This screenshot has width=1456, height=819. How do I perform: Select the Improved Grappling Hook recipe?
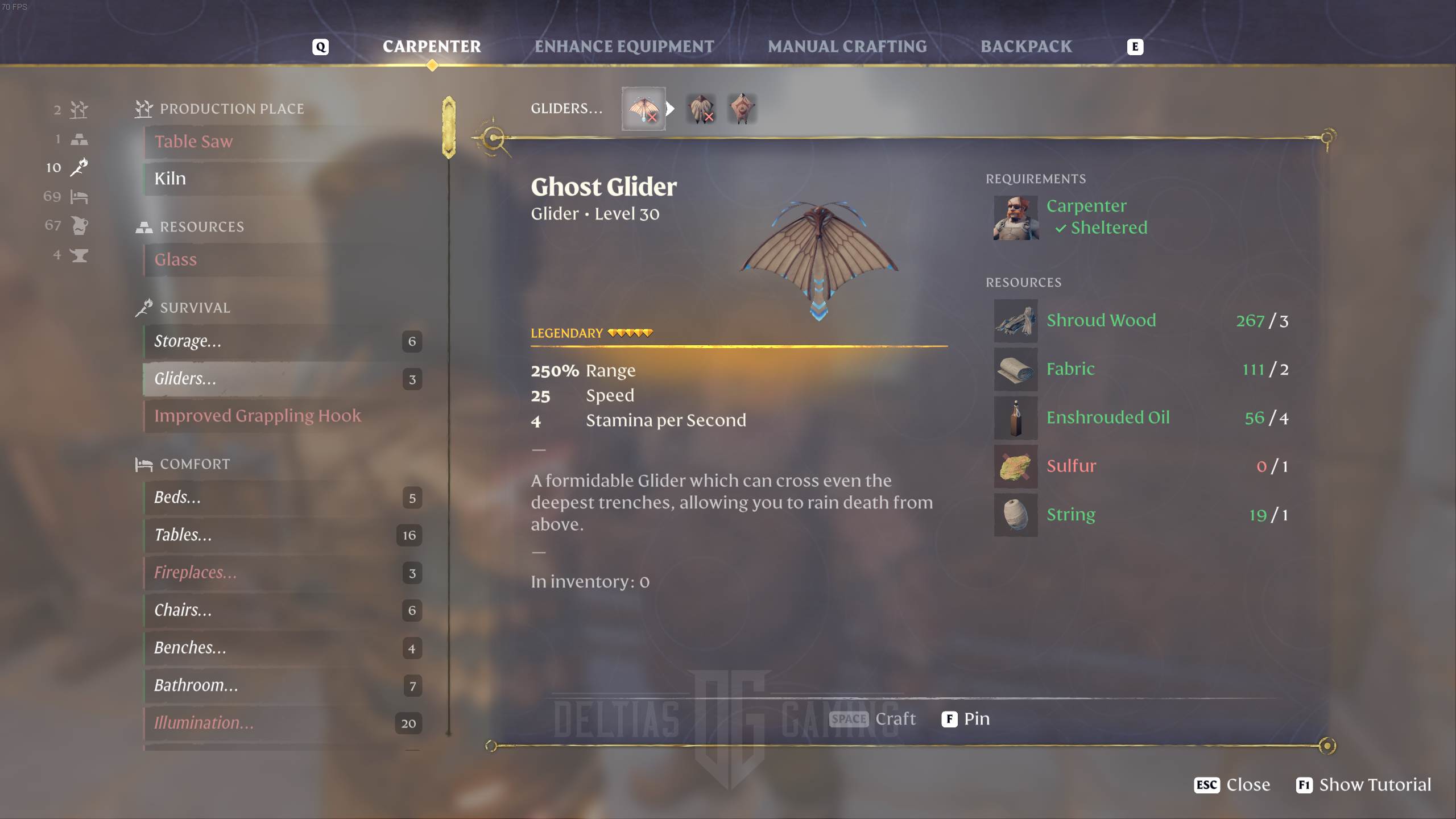coord(258,416)
